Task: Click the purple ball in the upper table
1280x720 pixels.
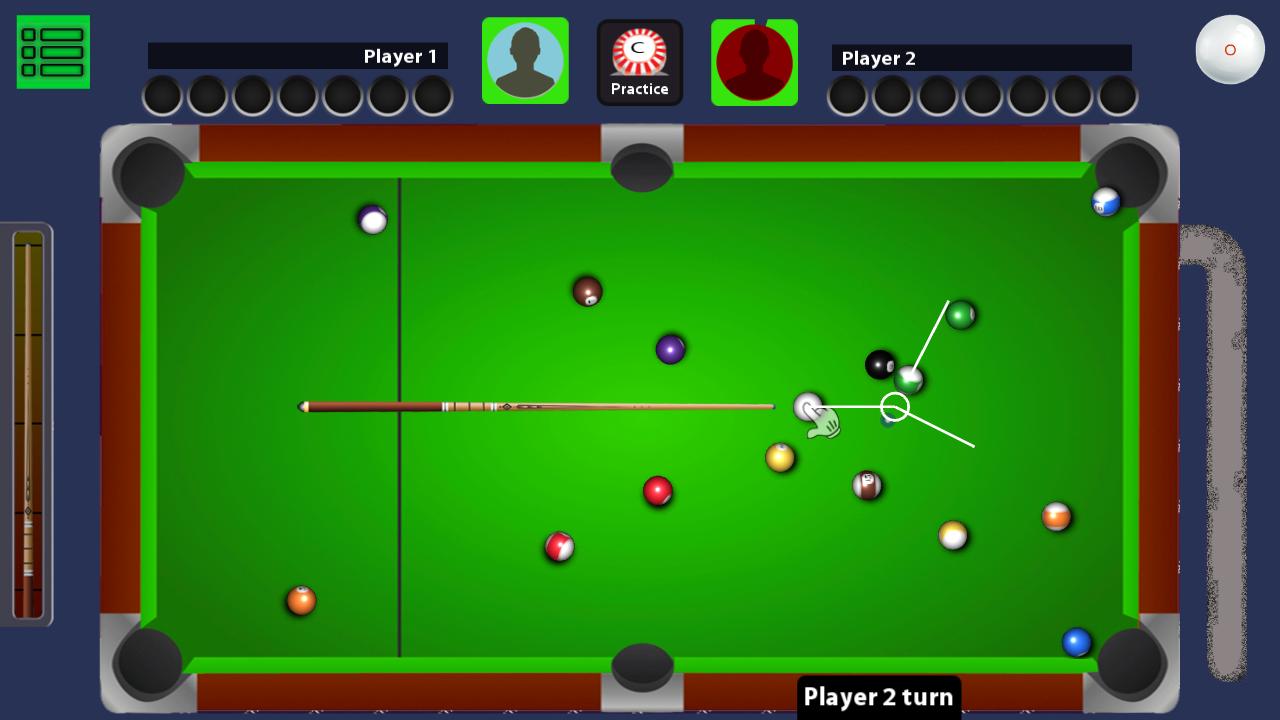Action: (669, 346)
